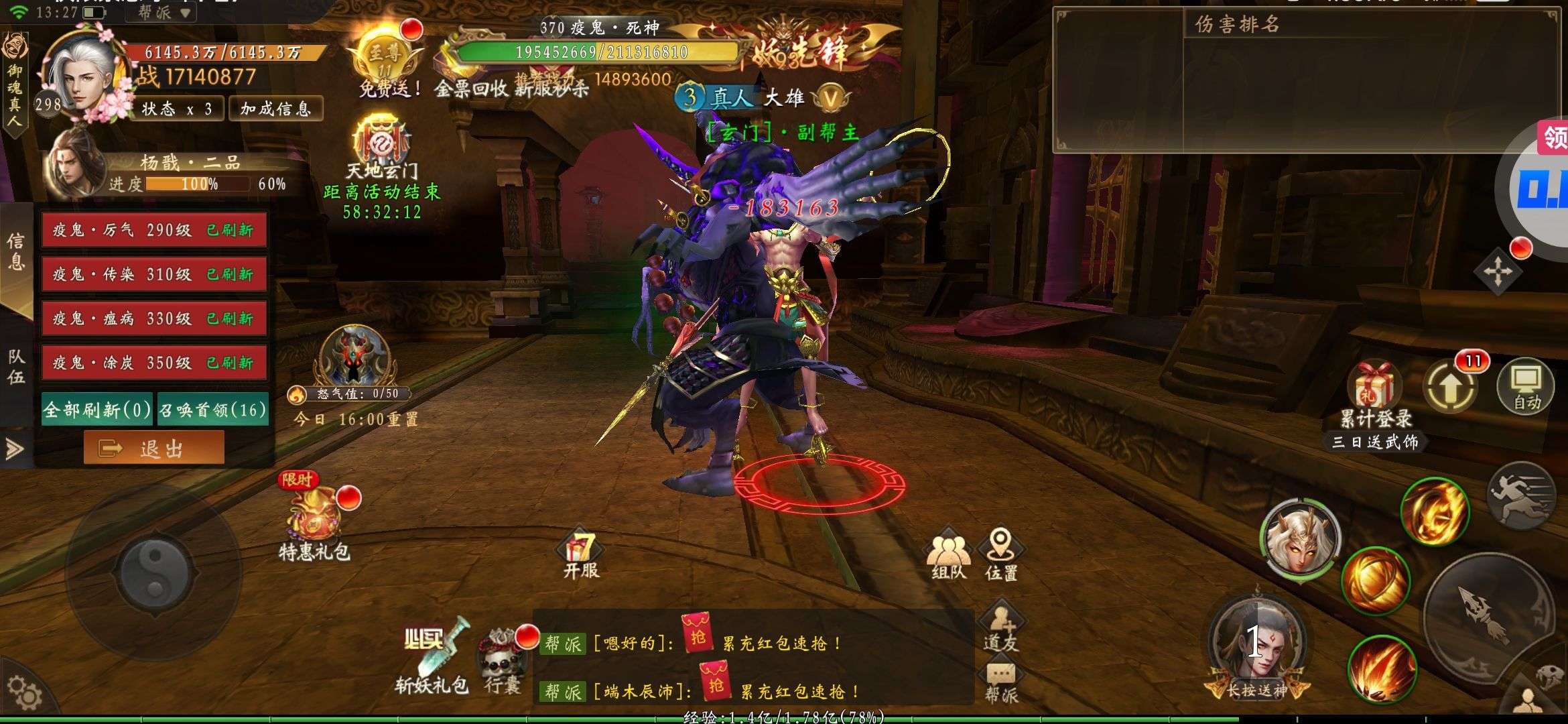Viewport: 1568px width, 724px height.
Task: Toggle 自动 auto-battle mode
Action: point(1526,387)
